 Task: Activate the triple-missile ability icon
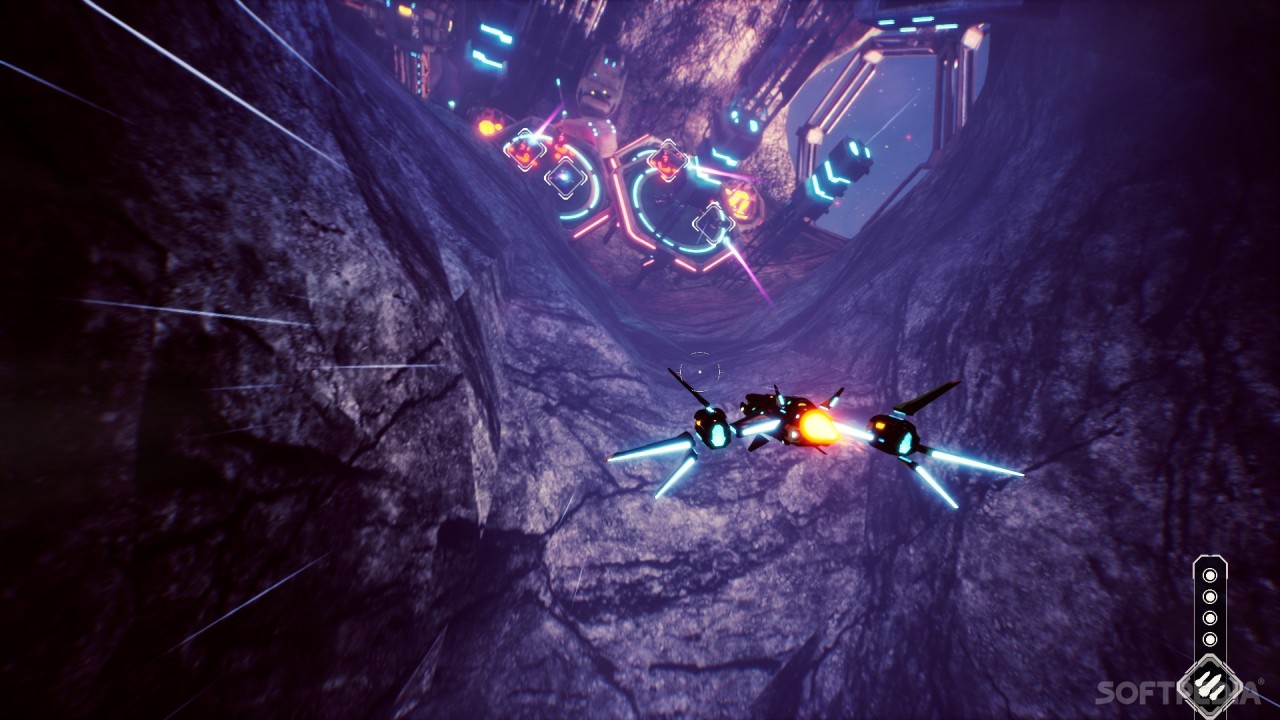(1210, 684)
